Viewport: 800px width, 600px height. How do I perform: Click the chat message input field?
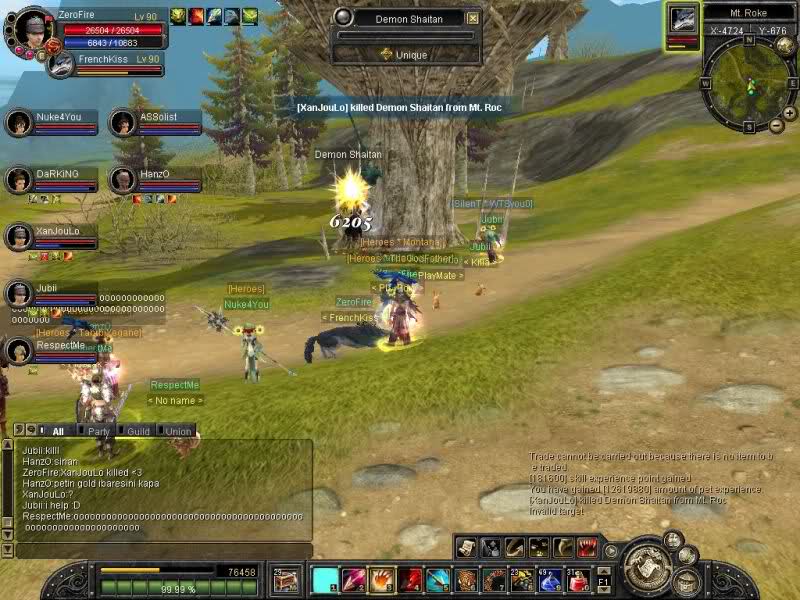[160, 550]
